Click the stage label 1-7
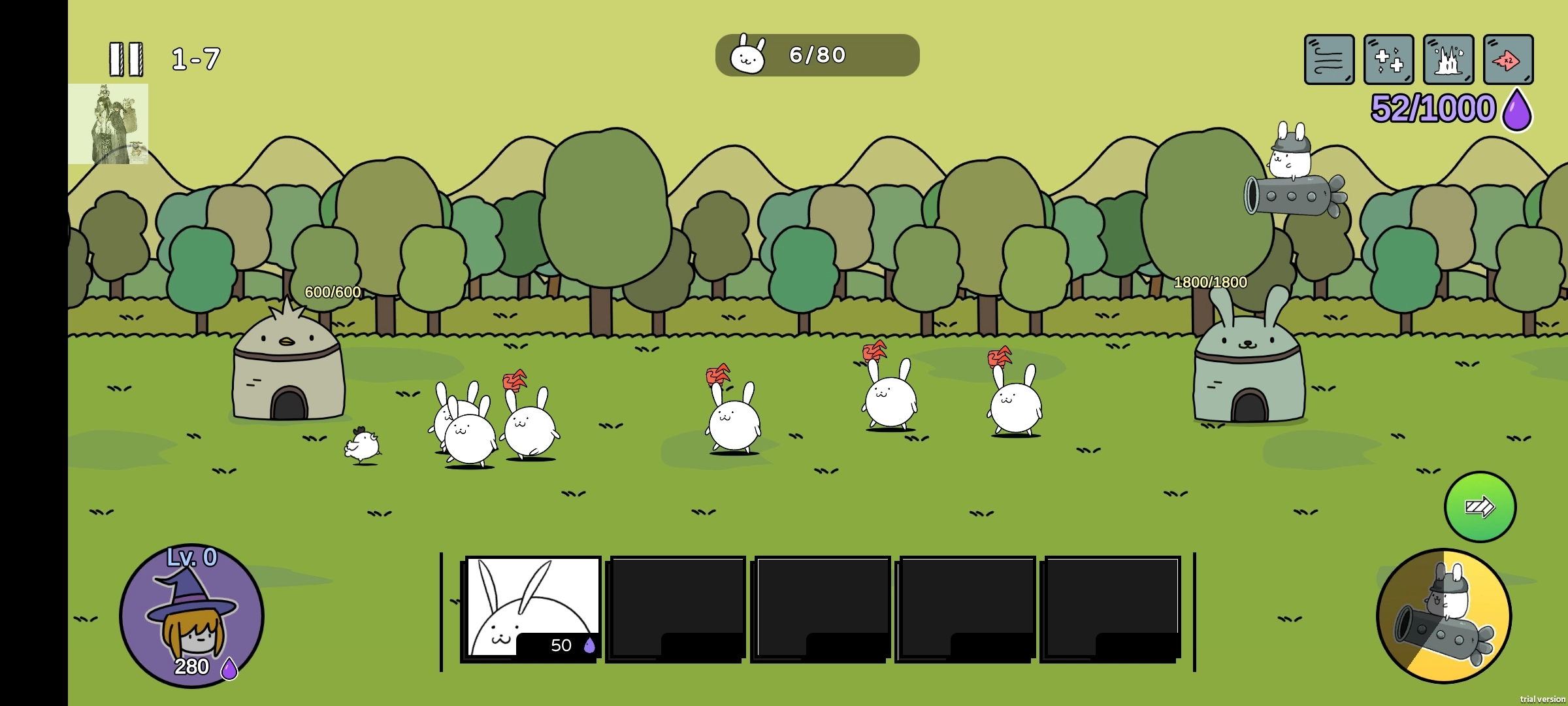This screenshot has height=706, width=1568. tap(195, 58)
